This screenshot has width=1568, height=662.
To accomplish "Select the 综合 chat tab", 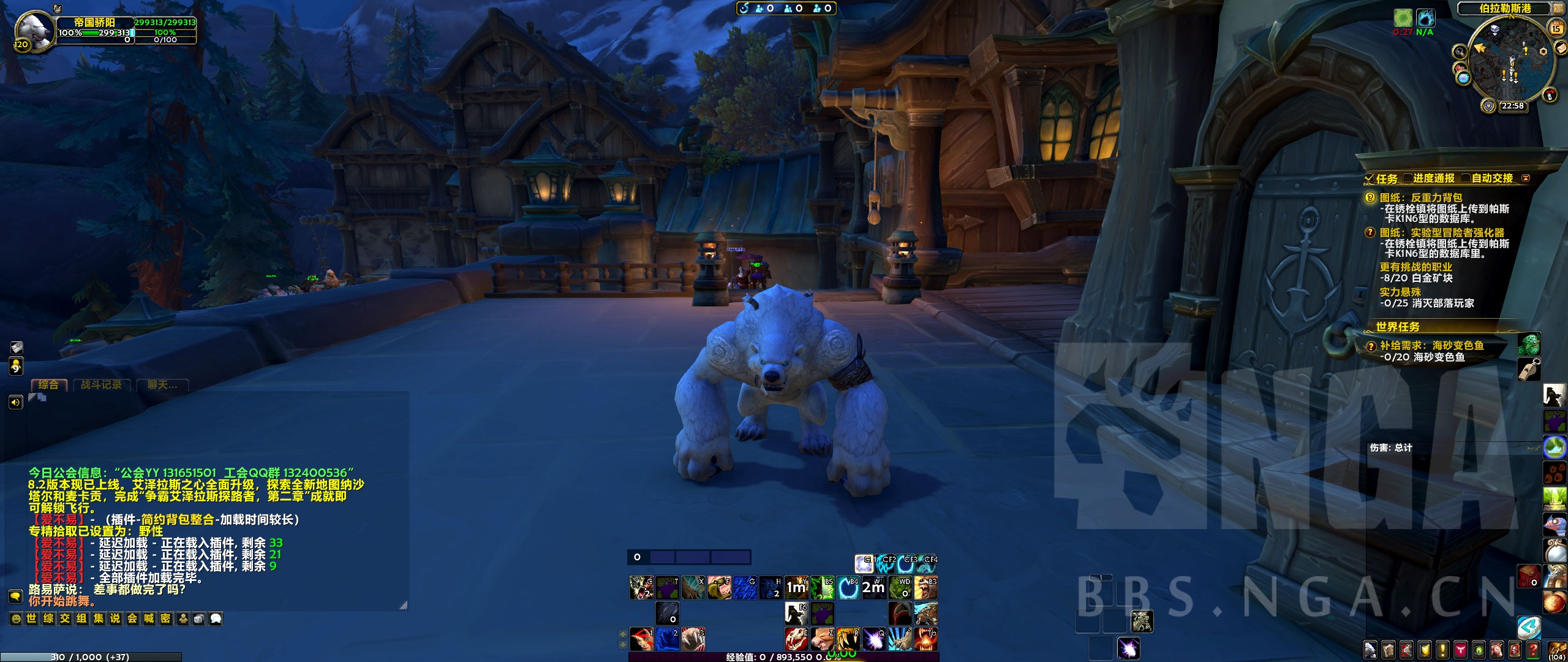I will click(x=49, y=385).
